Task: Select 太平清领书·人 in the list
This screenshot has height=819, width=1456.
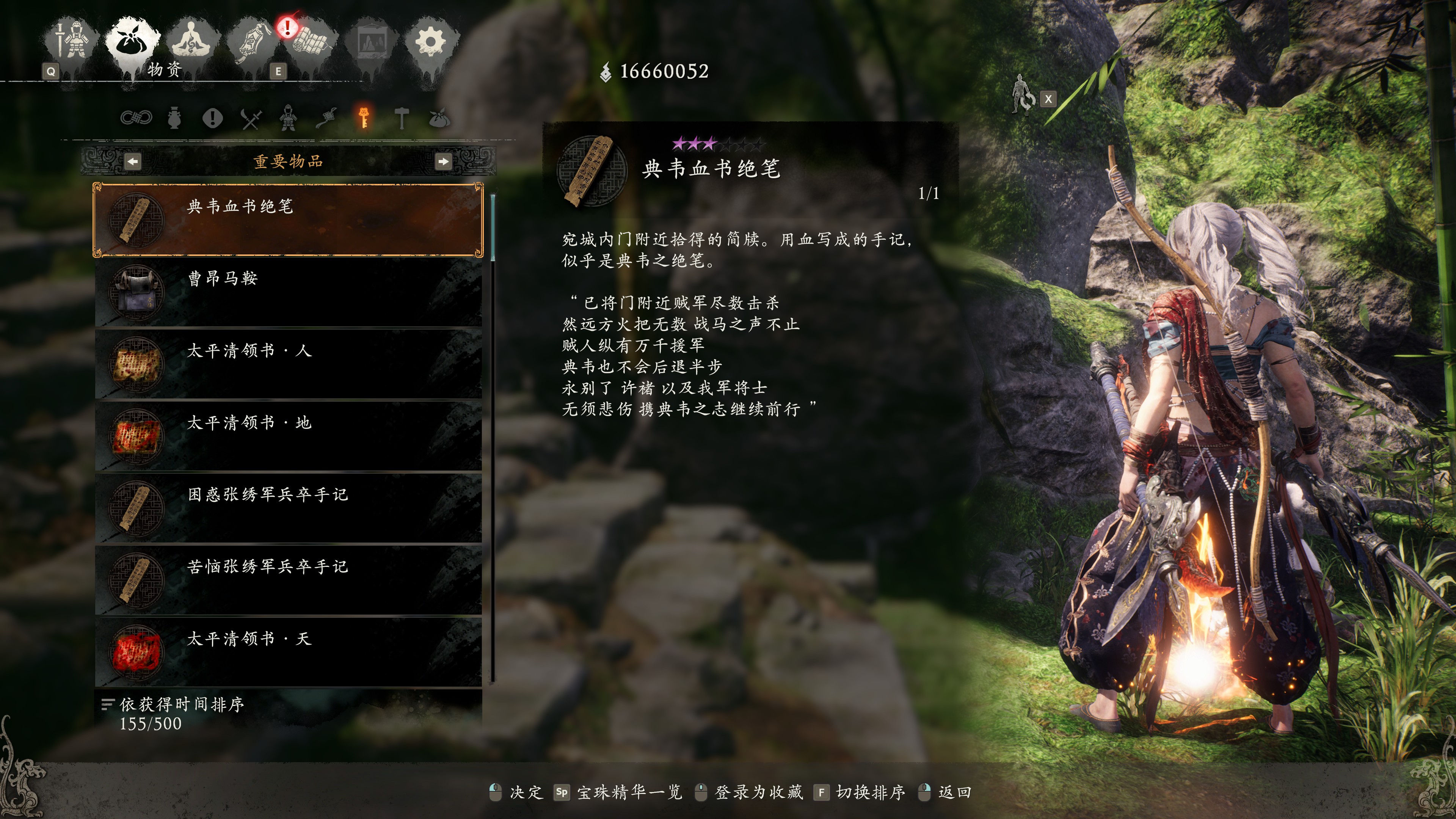Action: tap(288, 364)
